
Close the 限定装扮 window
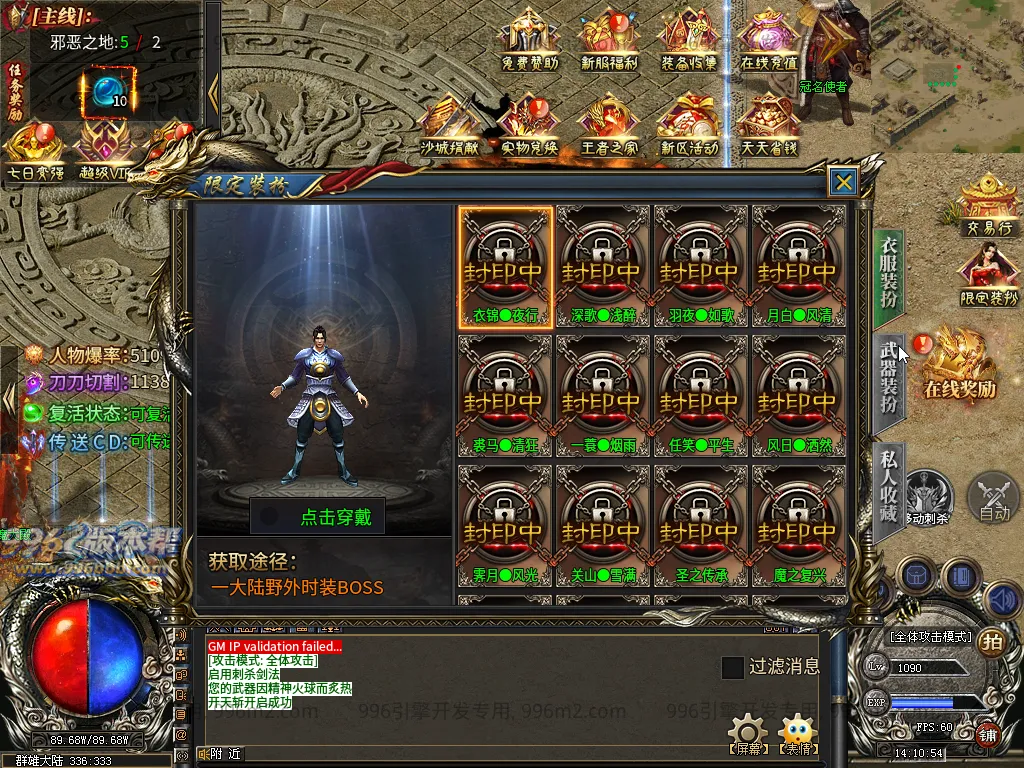(844, 182)
